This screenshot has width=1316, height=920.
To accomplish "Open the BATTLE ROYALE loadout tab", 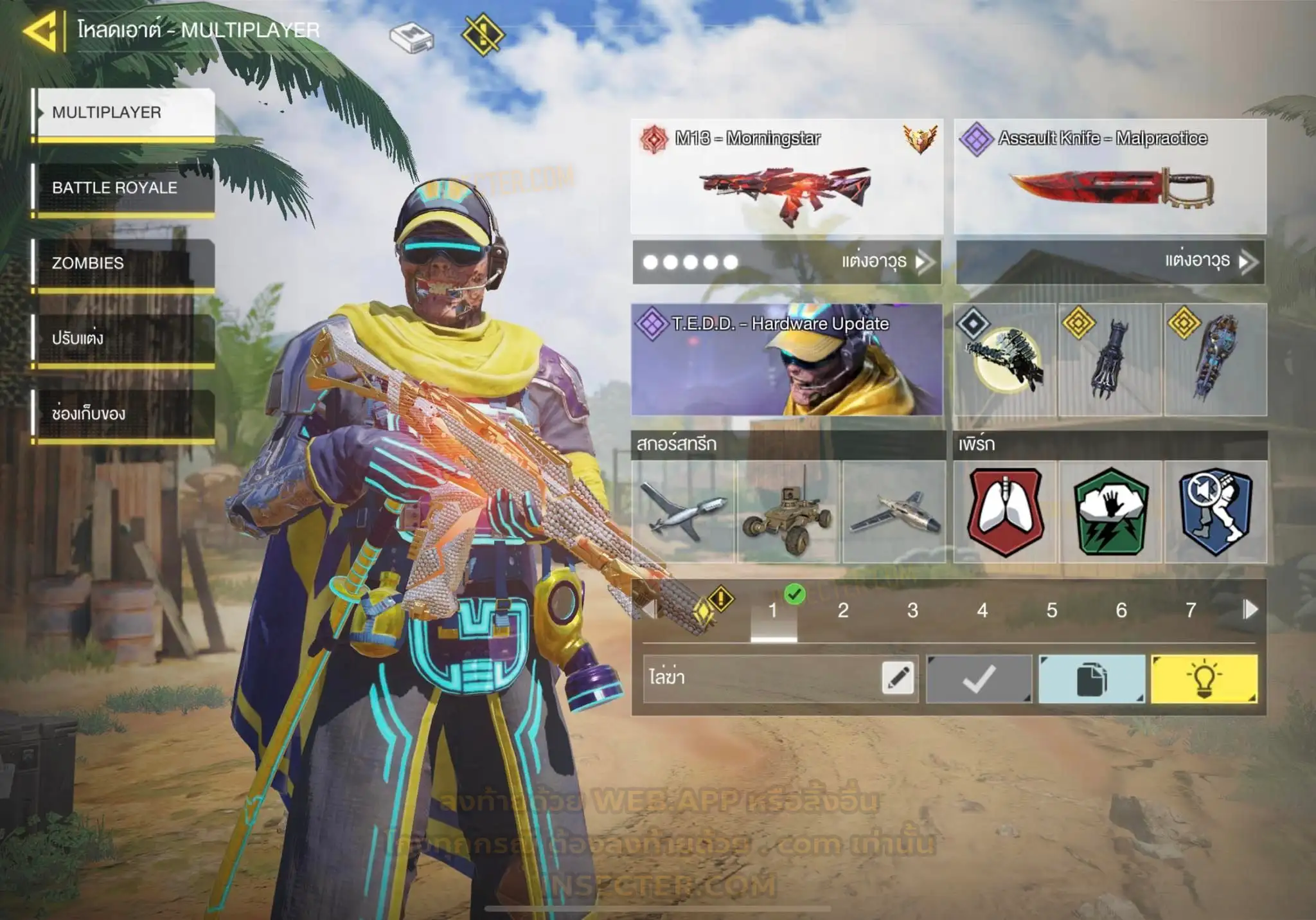I will point(124,188).
